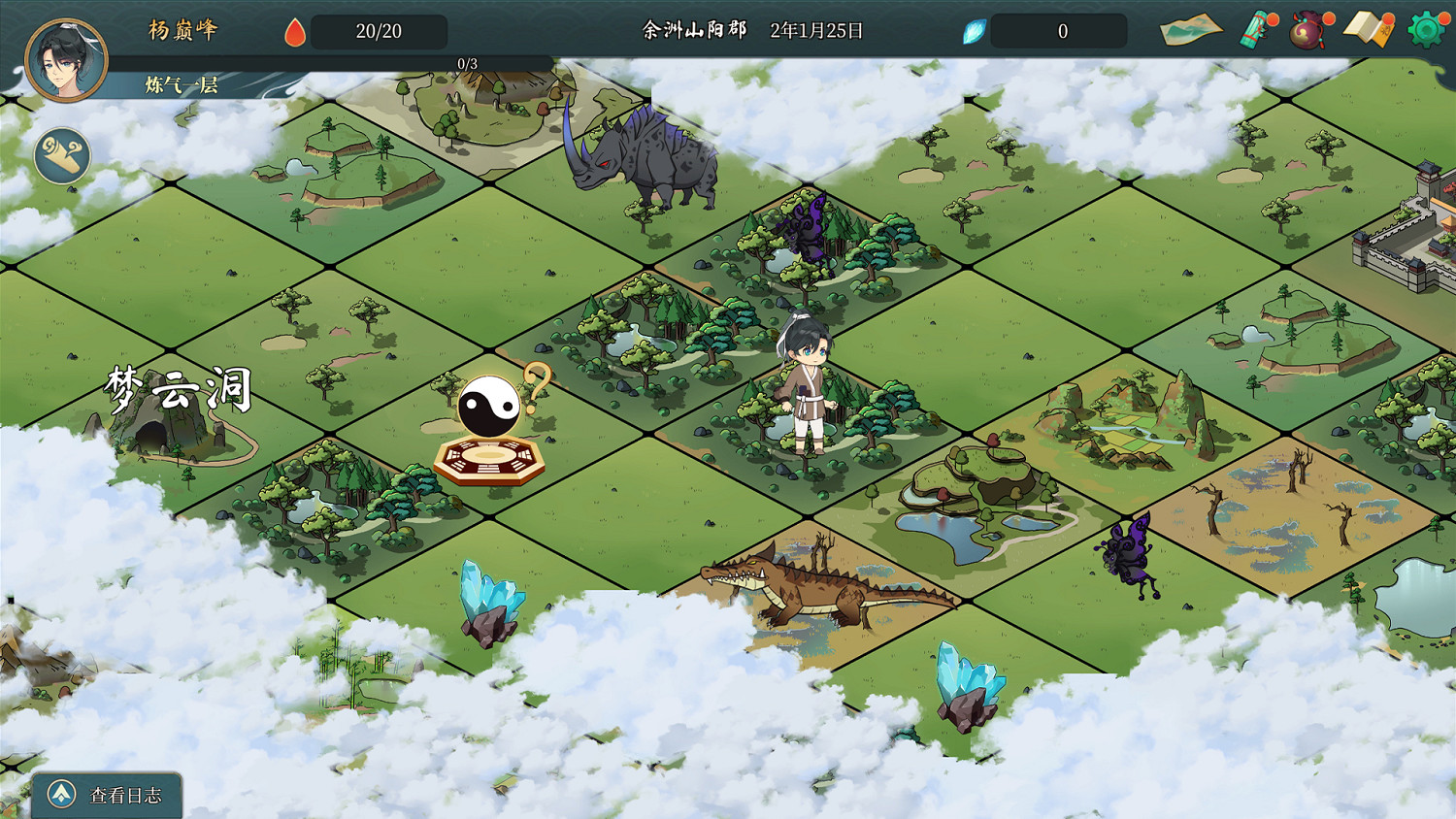Expand the log panel with the up chevron
This screenshot has width=1456, height=819.
pos(60,796)
